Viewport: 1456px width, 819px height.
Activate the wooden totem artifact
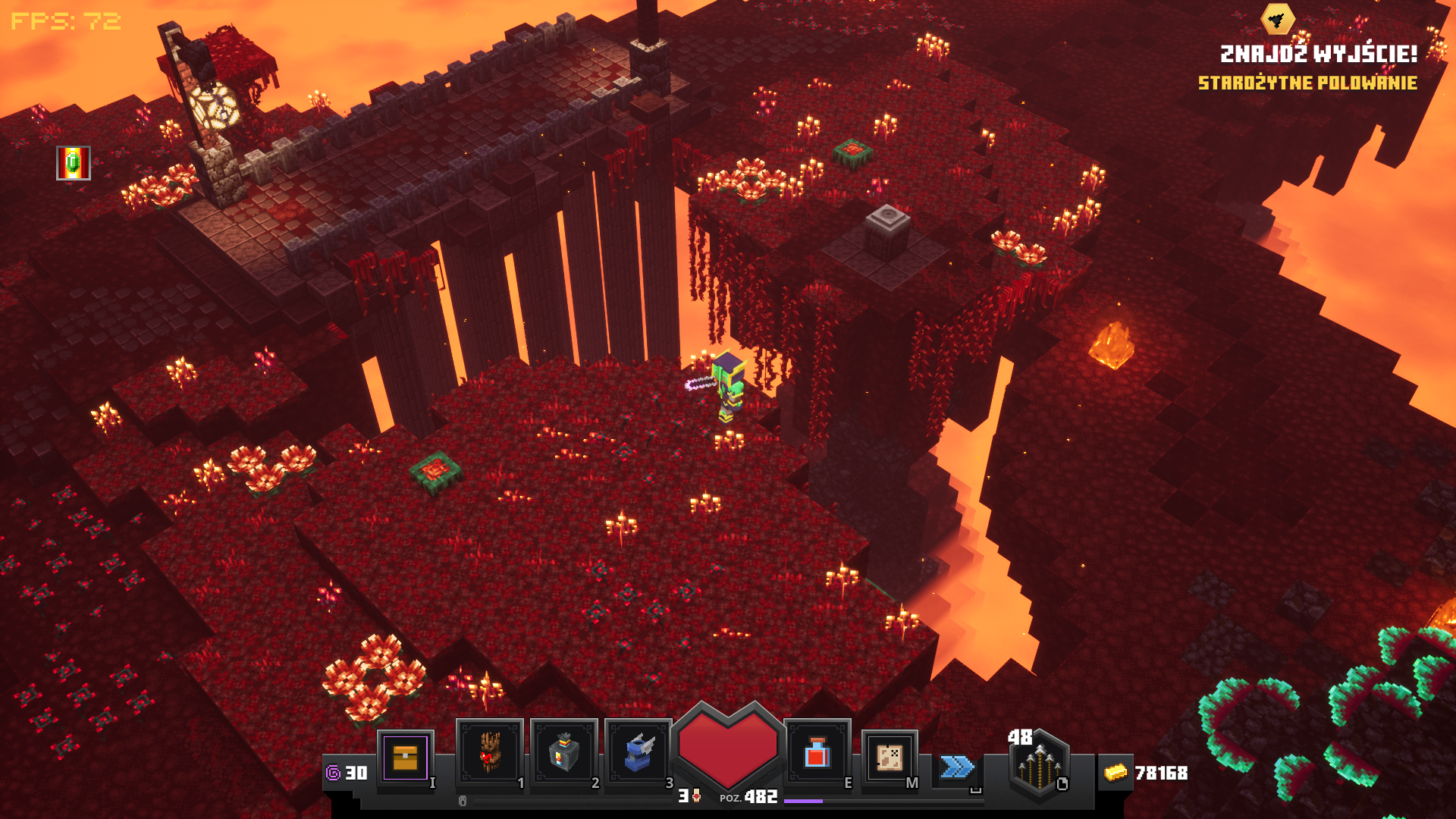[x=489, y=753]
